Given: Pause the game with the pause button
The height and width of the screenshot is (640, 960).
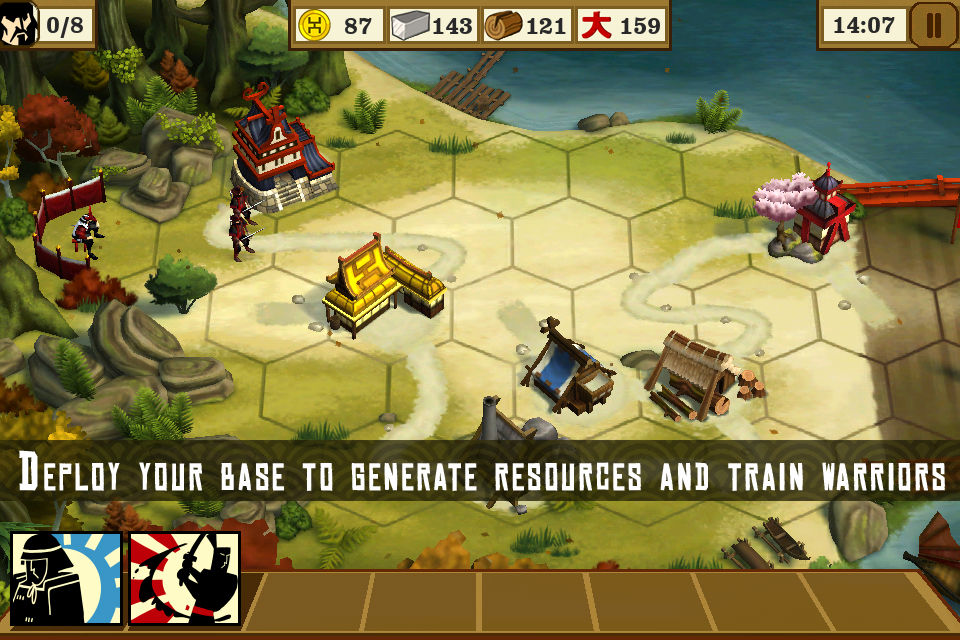Looking at the screenshot, I should click(x=933, y=25).
